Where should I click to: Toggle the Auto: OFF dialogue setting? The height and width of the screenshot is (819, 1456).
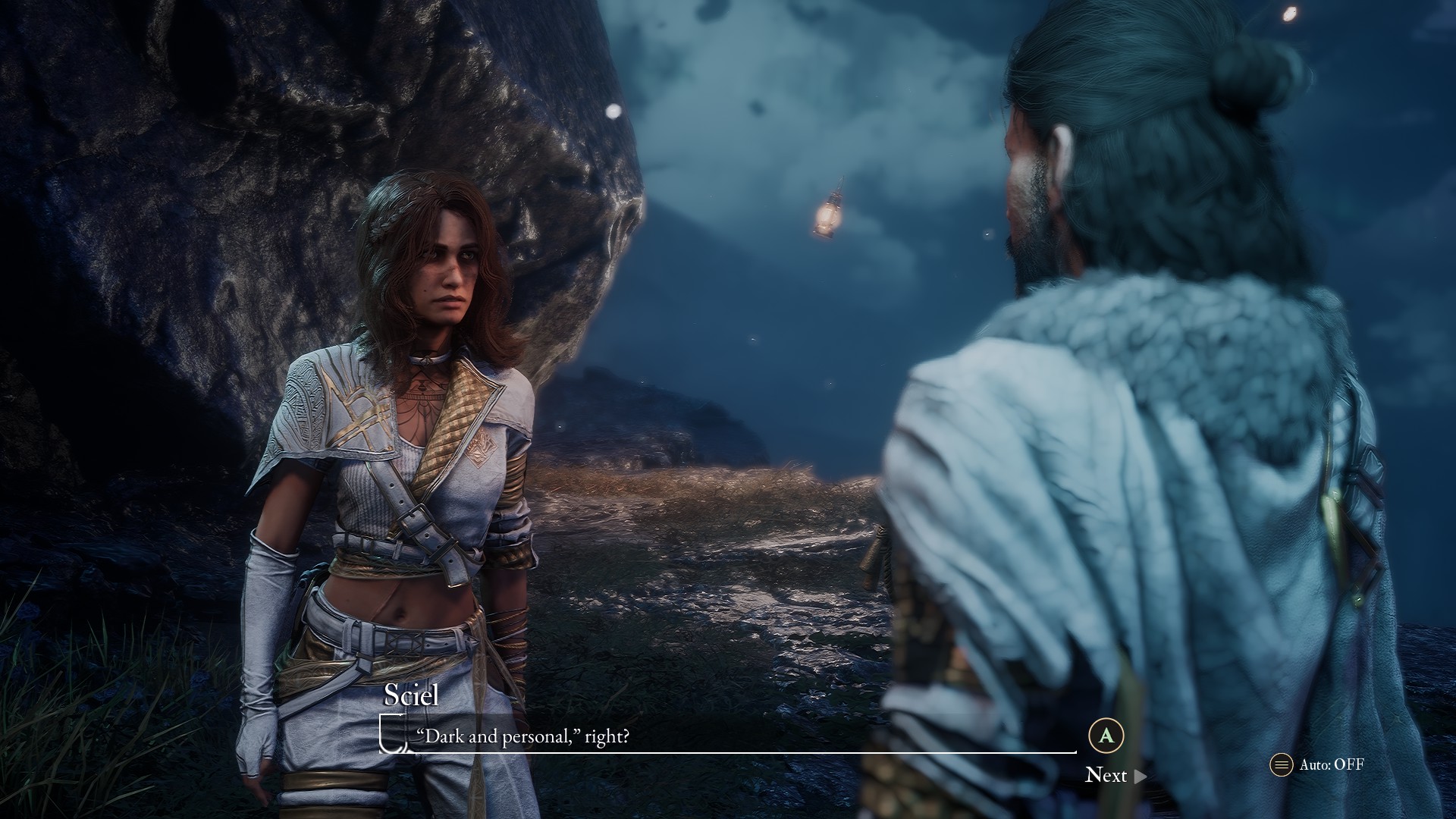[x=1318, y=764]
